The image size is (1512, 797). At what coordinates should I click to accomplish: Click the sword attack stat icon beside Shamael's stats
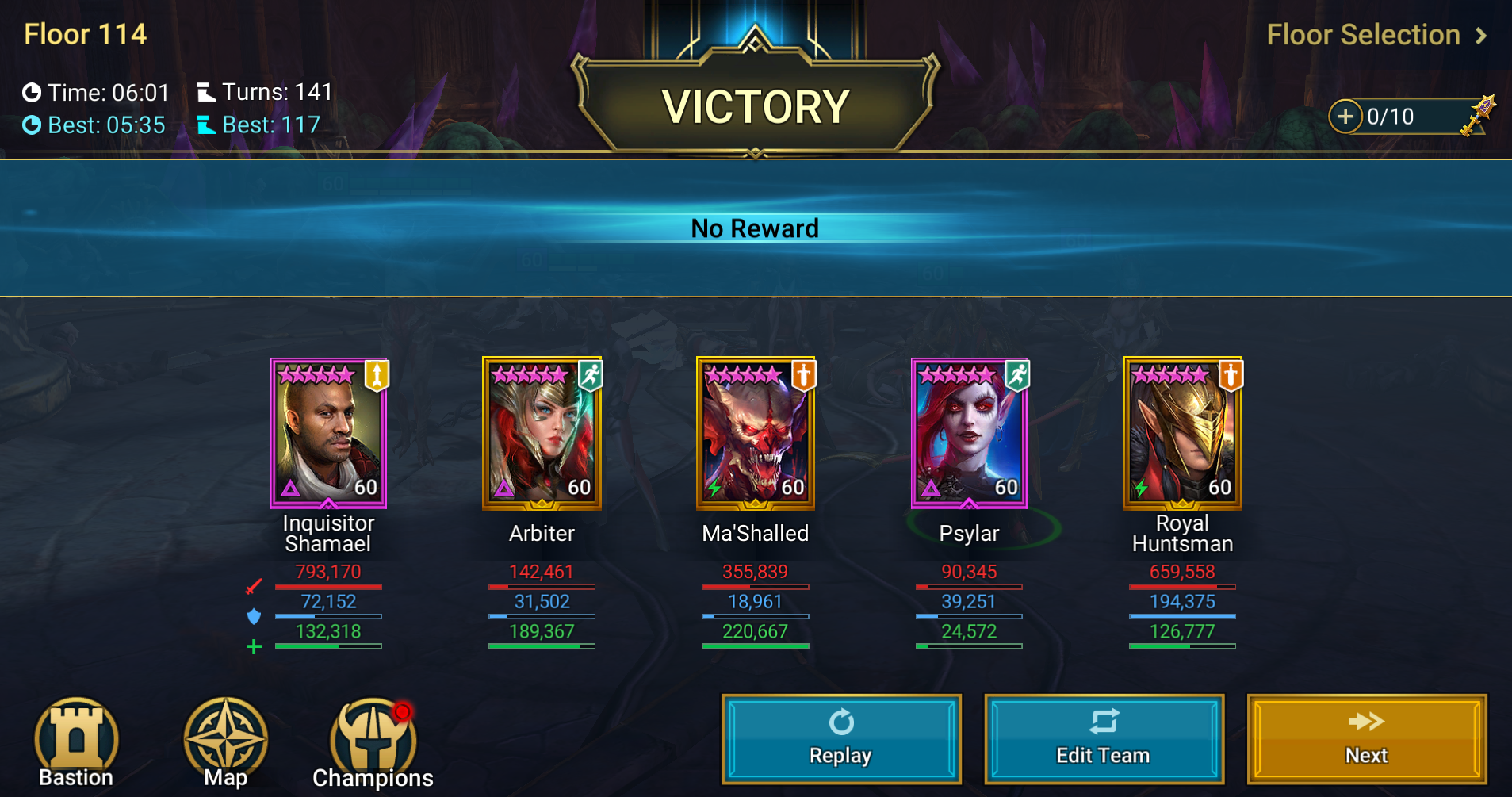(x=254, y=586)
